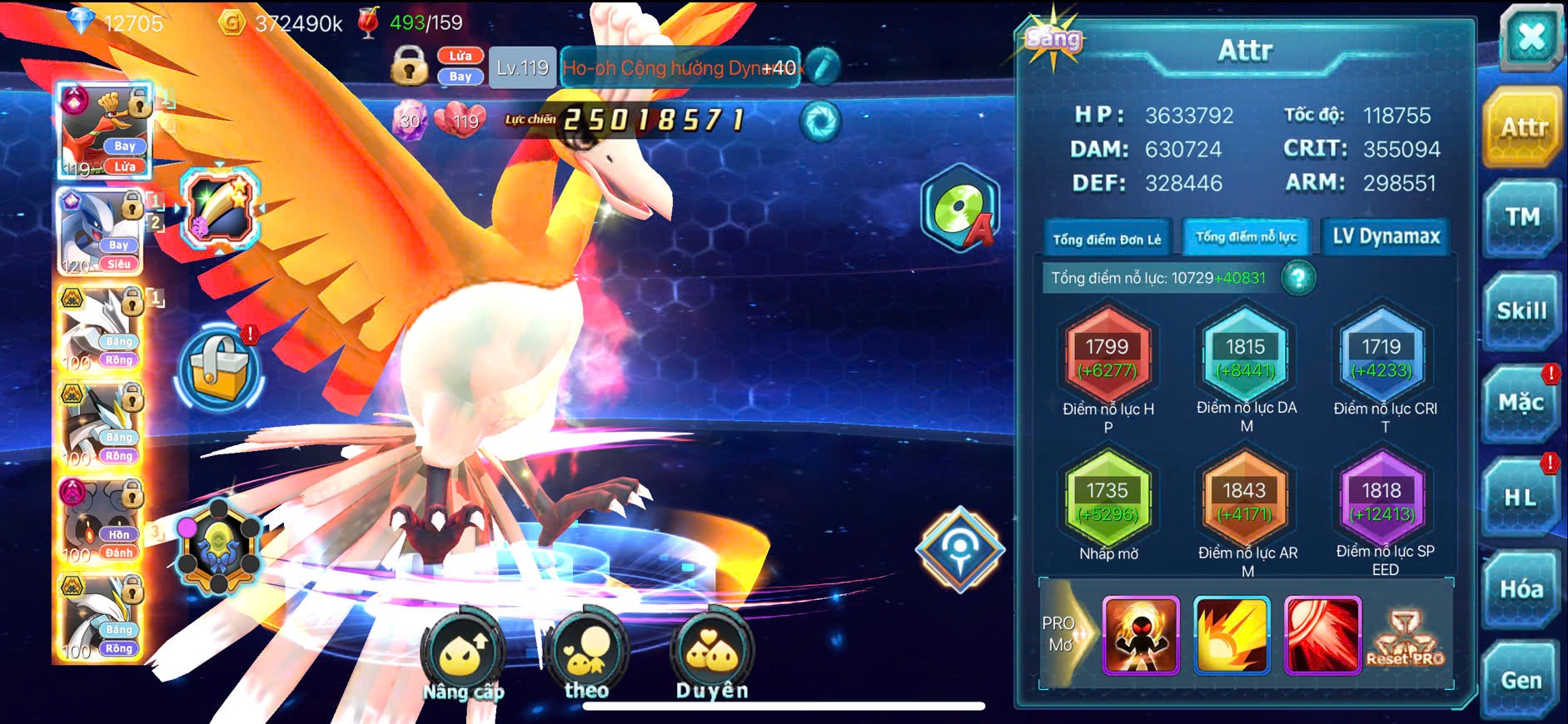Toggle the padlock lock icon beside Lv.119
The height and width of the screenshot is (724, 1568).
409,66
